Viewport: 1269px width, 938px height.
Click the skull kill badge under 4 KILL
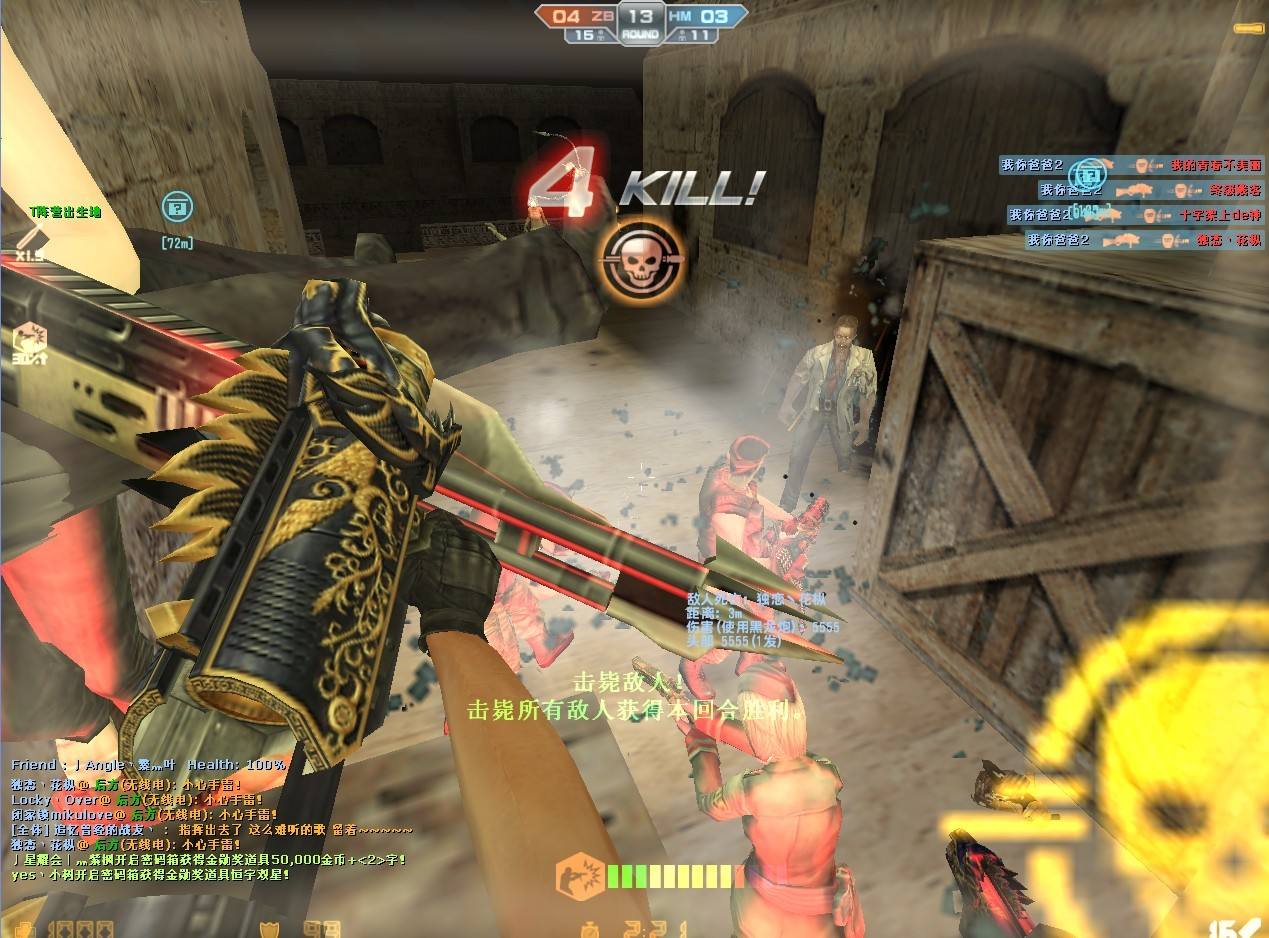(x=642, y=259)
